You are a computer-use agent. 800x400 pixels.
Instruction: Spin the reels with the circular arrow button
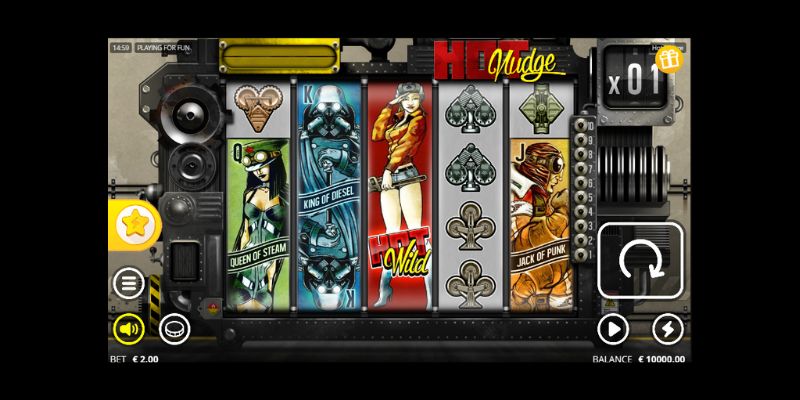tap(640, 260)
